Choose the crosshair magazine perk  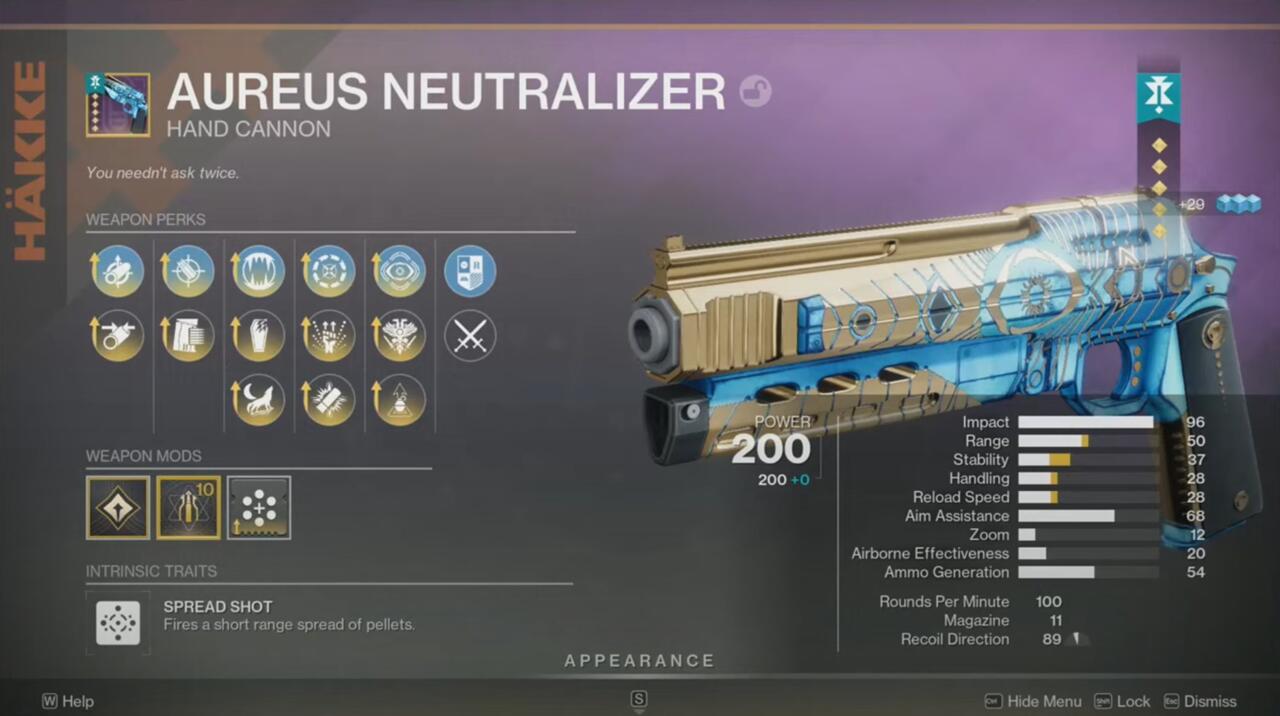pyautogui.click(x=188, y=271)
